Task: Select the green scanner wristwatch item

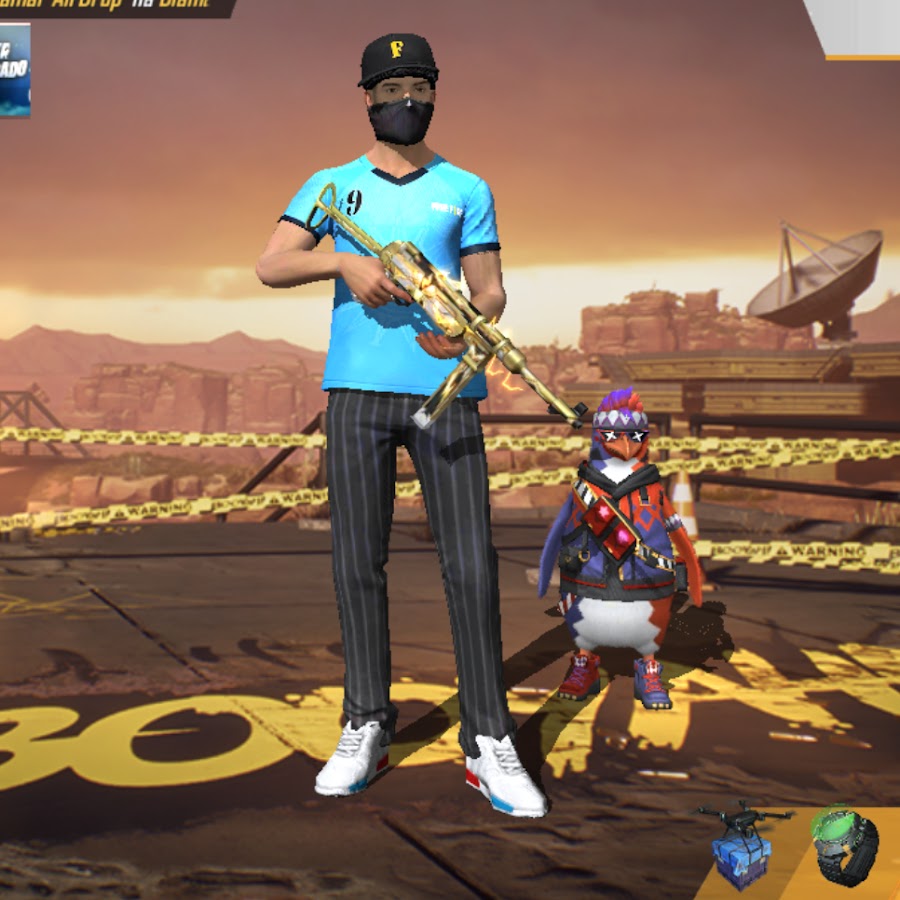Action: (845, 846)
